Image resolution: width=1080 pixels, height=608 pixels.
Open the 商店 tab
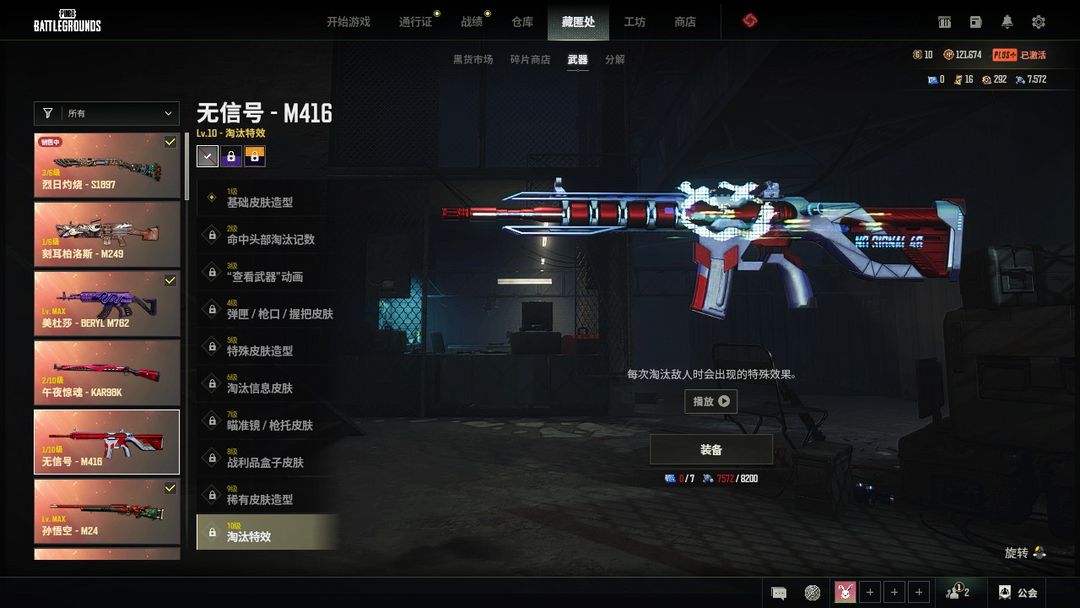coord(685,22)
